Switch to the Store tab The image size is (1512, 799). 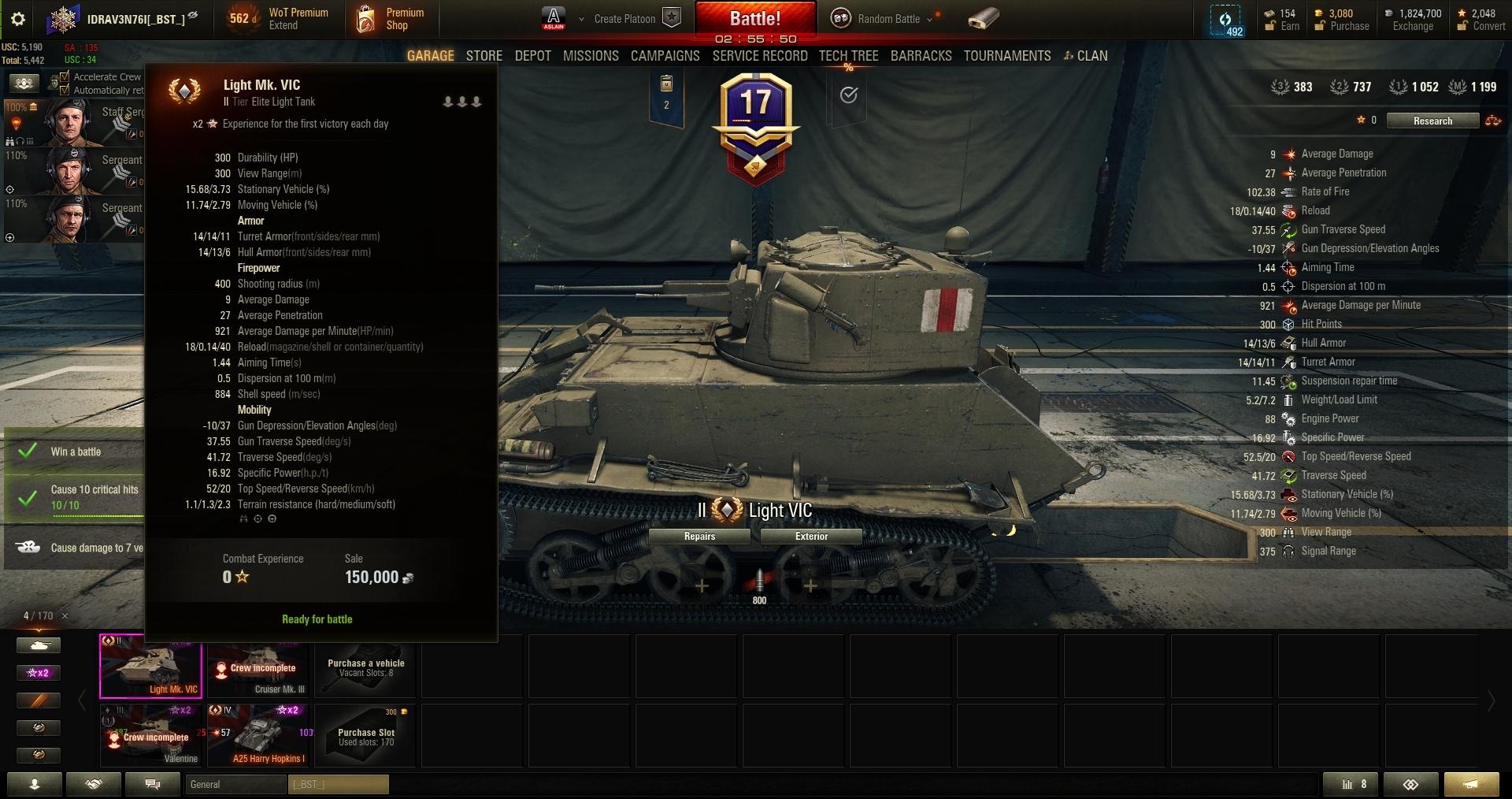coord(484,56)
